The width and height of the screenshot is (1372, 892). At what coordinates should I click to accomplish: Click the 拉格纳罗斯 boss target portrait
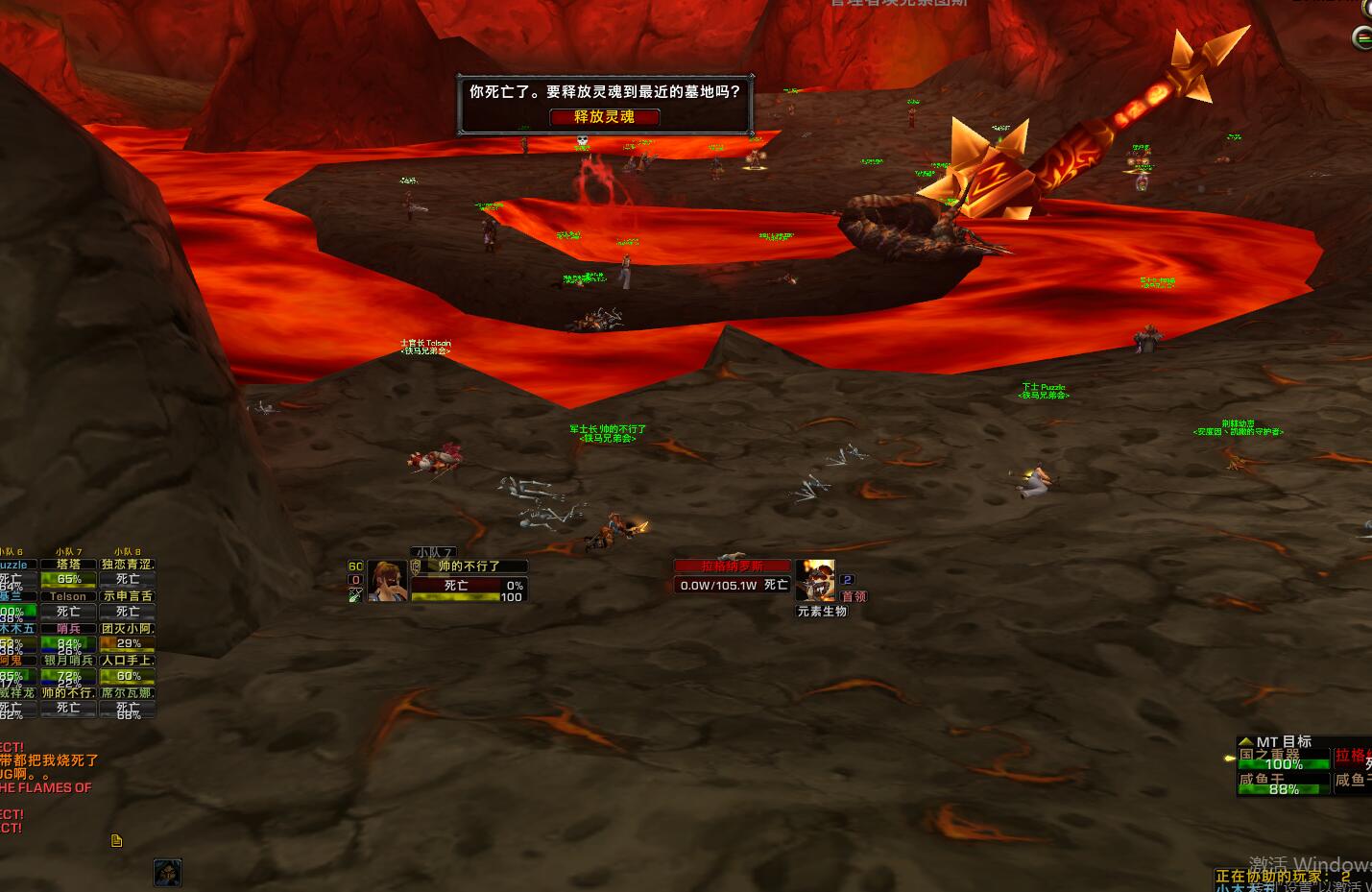815,581
